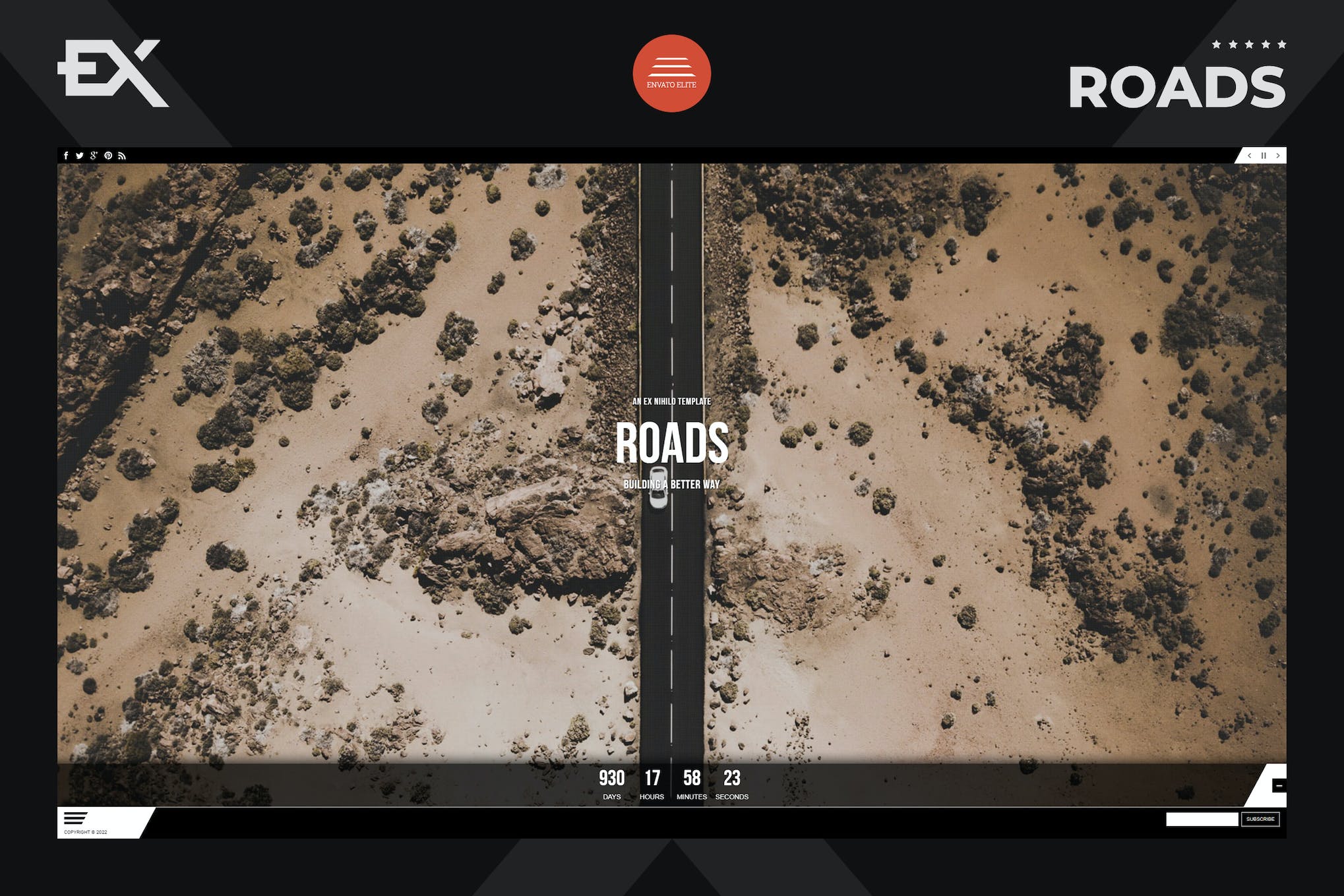Click the RSS feed icon
This screenshot has height=896, width=1344.
tap(122, 156)
